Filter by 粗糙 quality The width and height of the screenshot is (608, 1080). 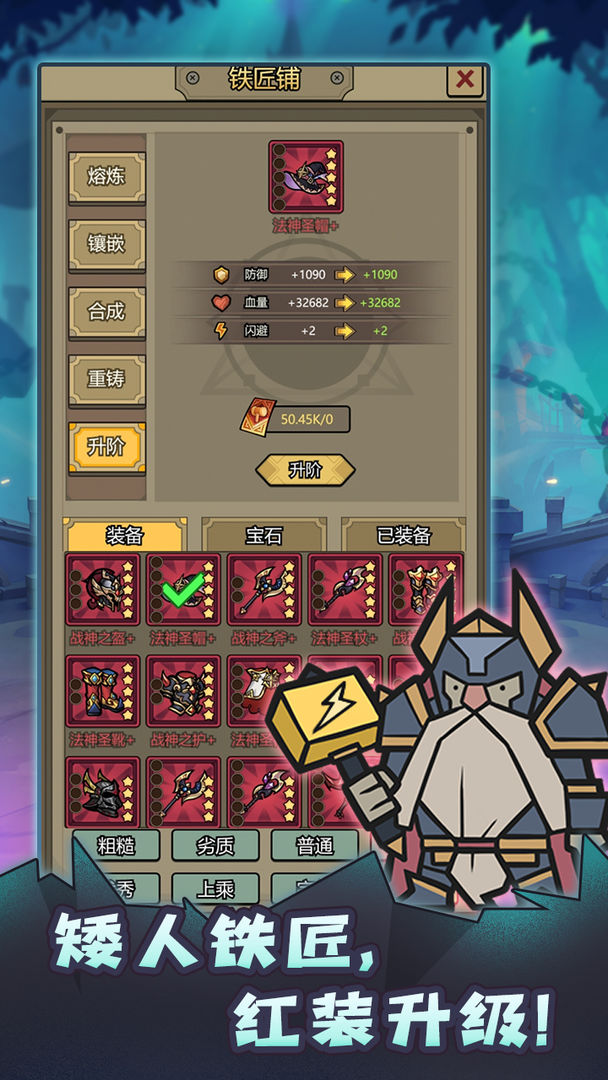pos(116,846)
